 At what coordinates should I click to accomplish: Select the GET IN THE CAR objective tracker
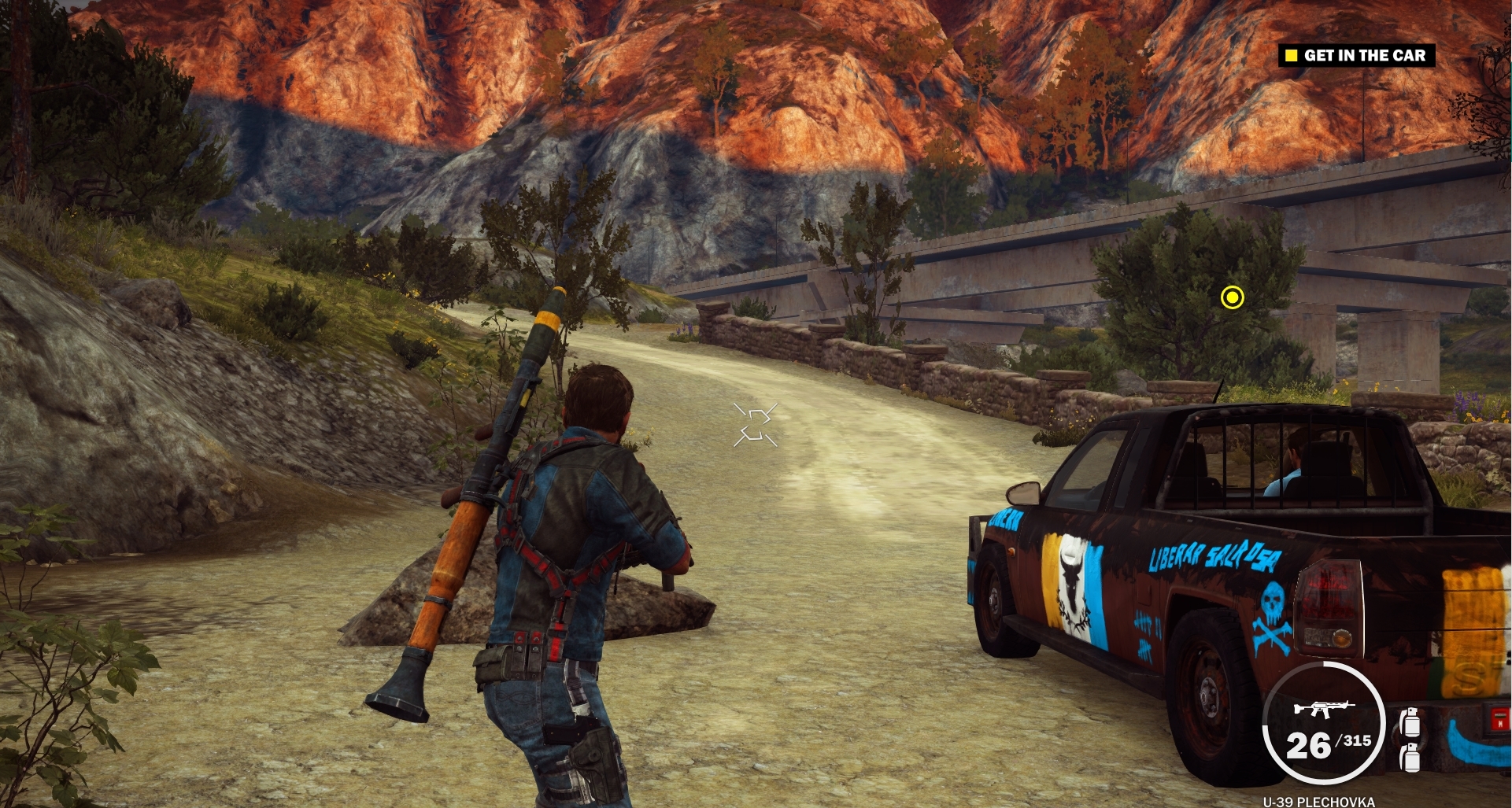pyautogui.click(x=1356, y=56)
